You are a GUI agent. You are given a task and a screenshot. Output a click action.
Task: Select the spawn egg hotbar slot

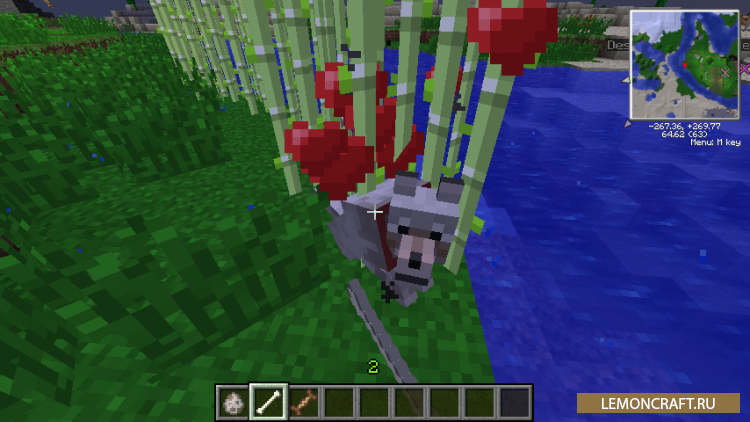[x=233, y=402]
